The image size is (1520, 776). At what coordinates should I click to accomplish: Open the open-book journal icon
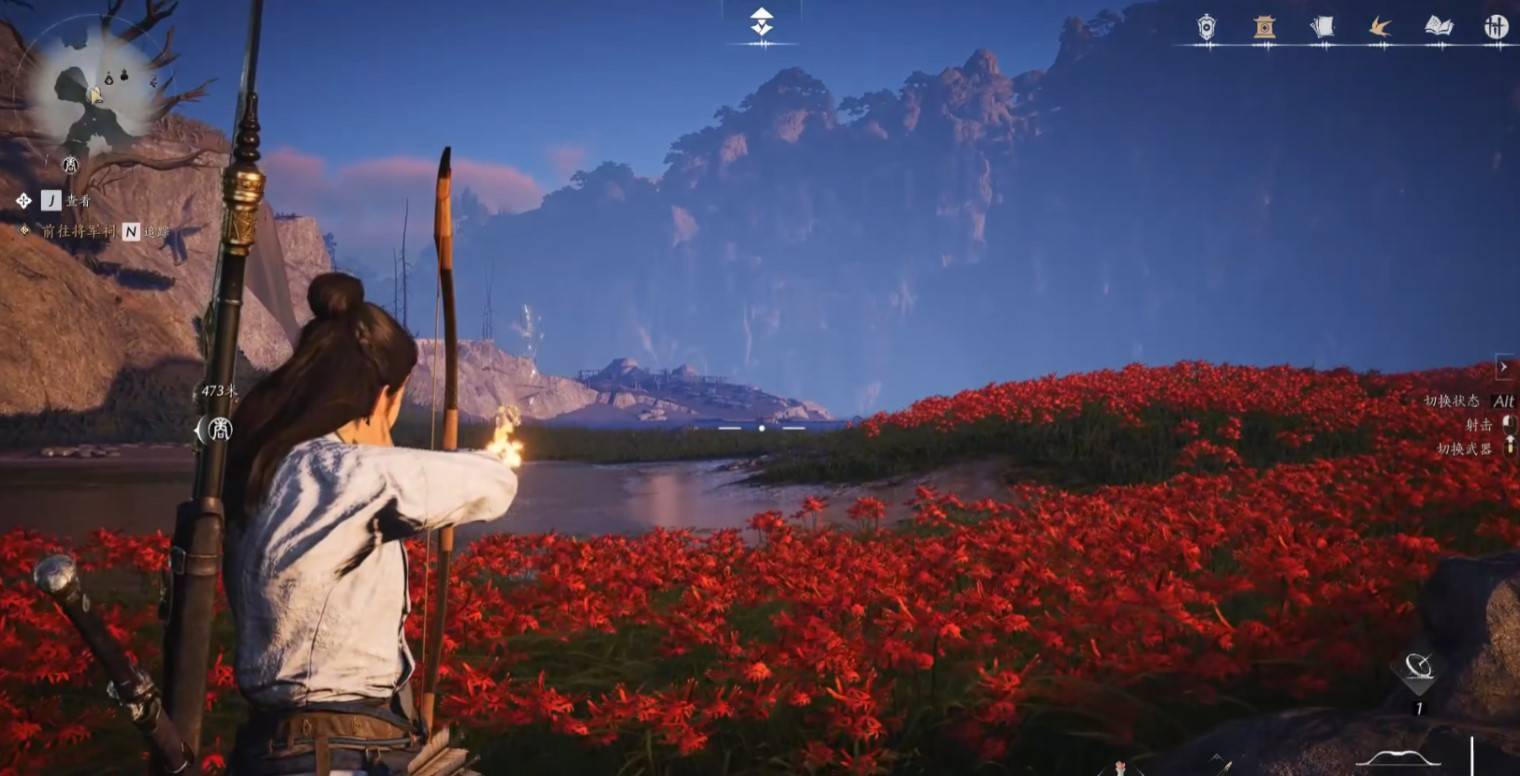1438,27
